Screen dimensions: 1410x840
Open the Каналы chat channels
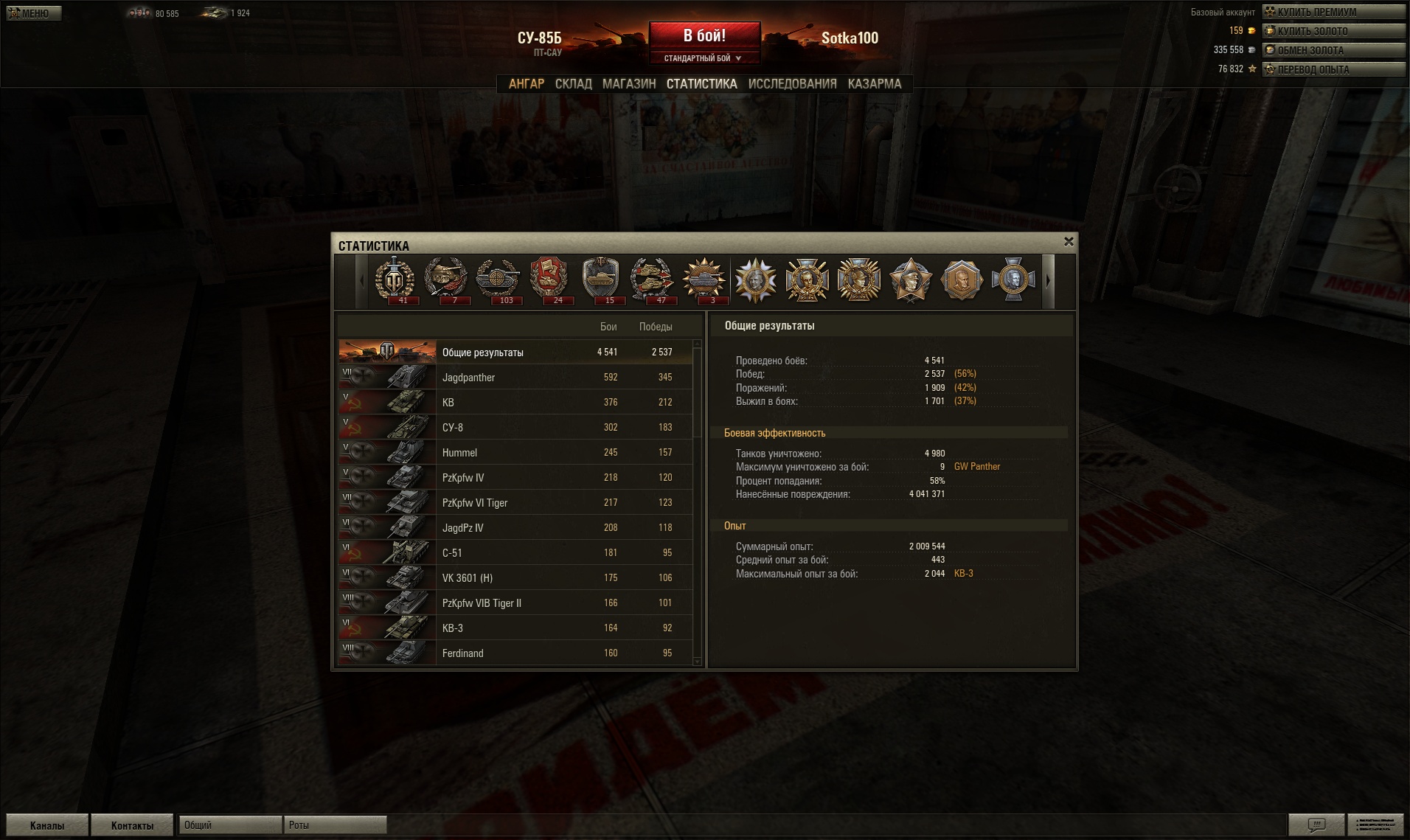click(x=47, y=825)
